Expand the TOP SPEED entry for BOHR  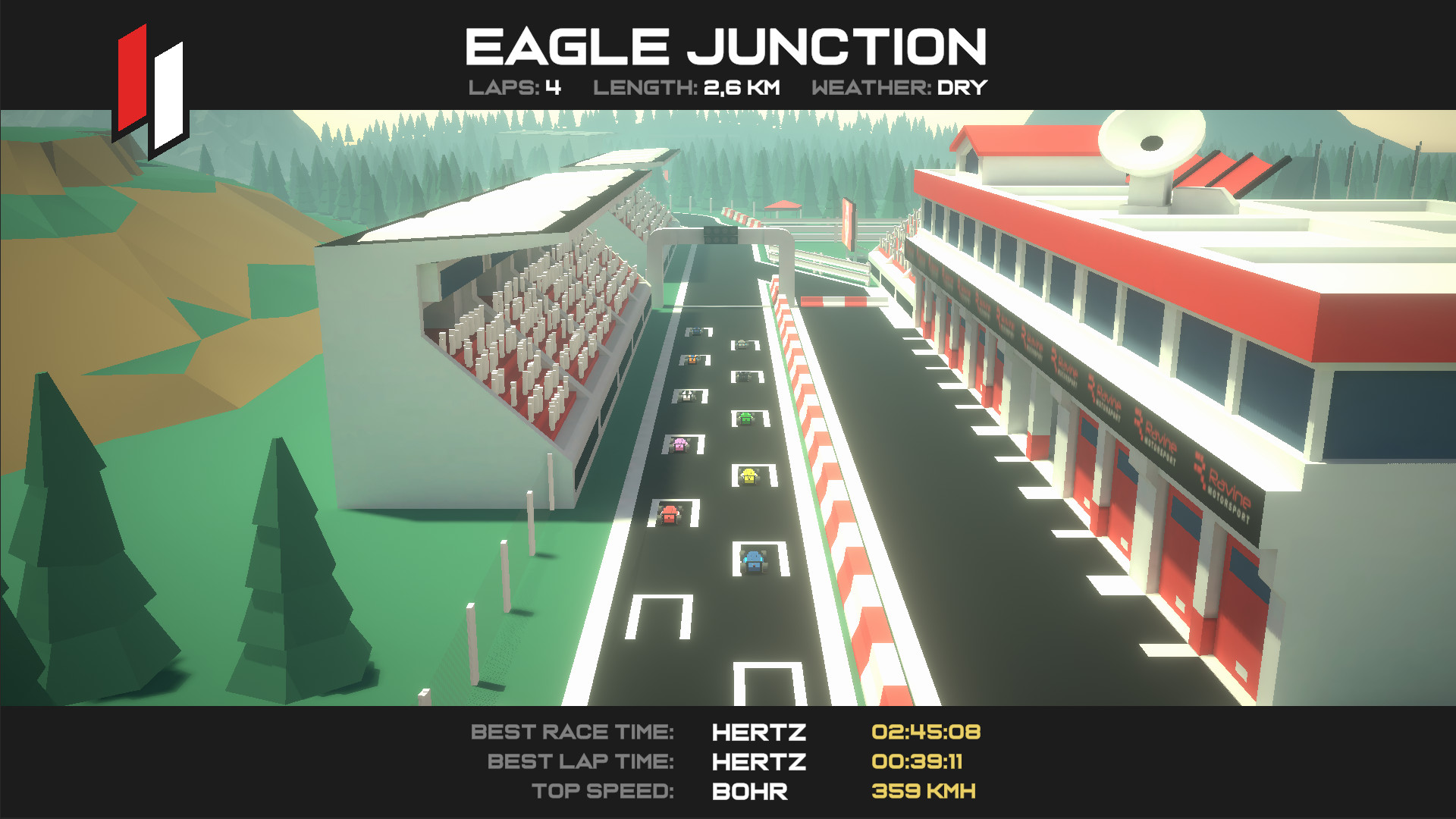[x=604, y=789]
